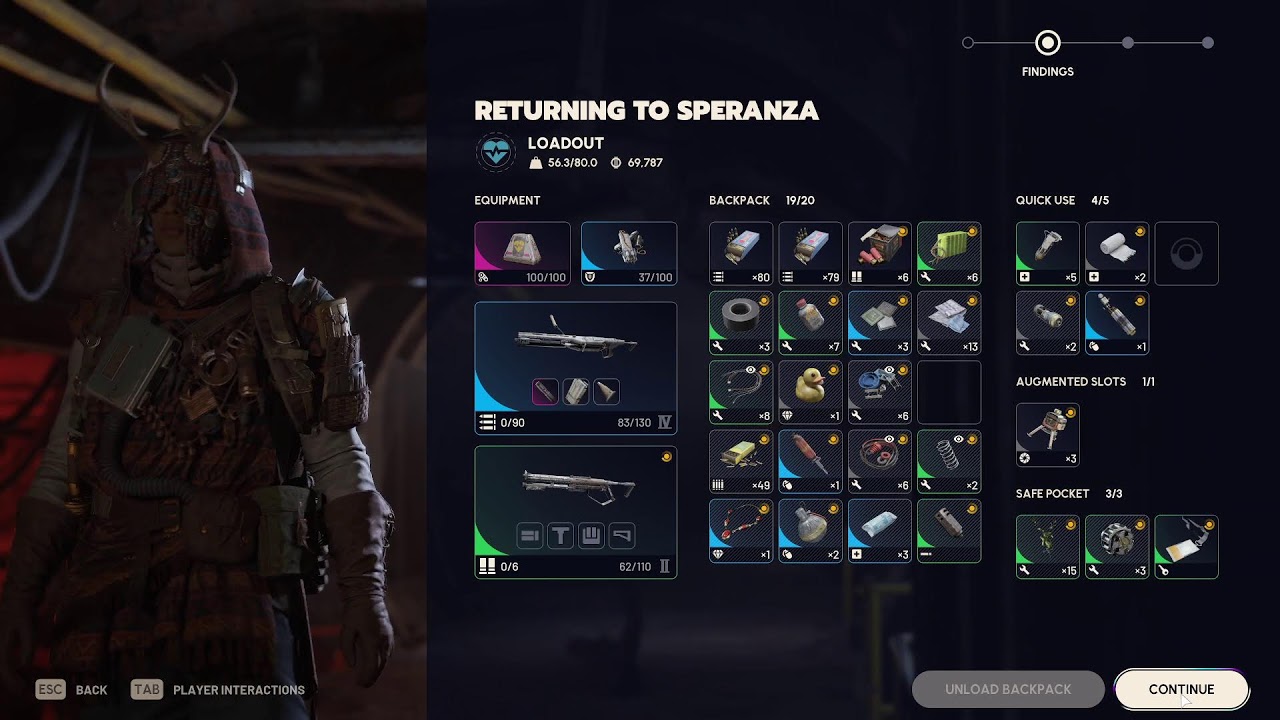Select the blue-rarity primary rifle slot
The height and width of the screenshot is (720, 1280).
coord(575,368)
